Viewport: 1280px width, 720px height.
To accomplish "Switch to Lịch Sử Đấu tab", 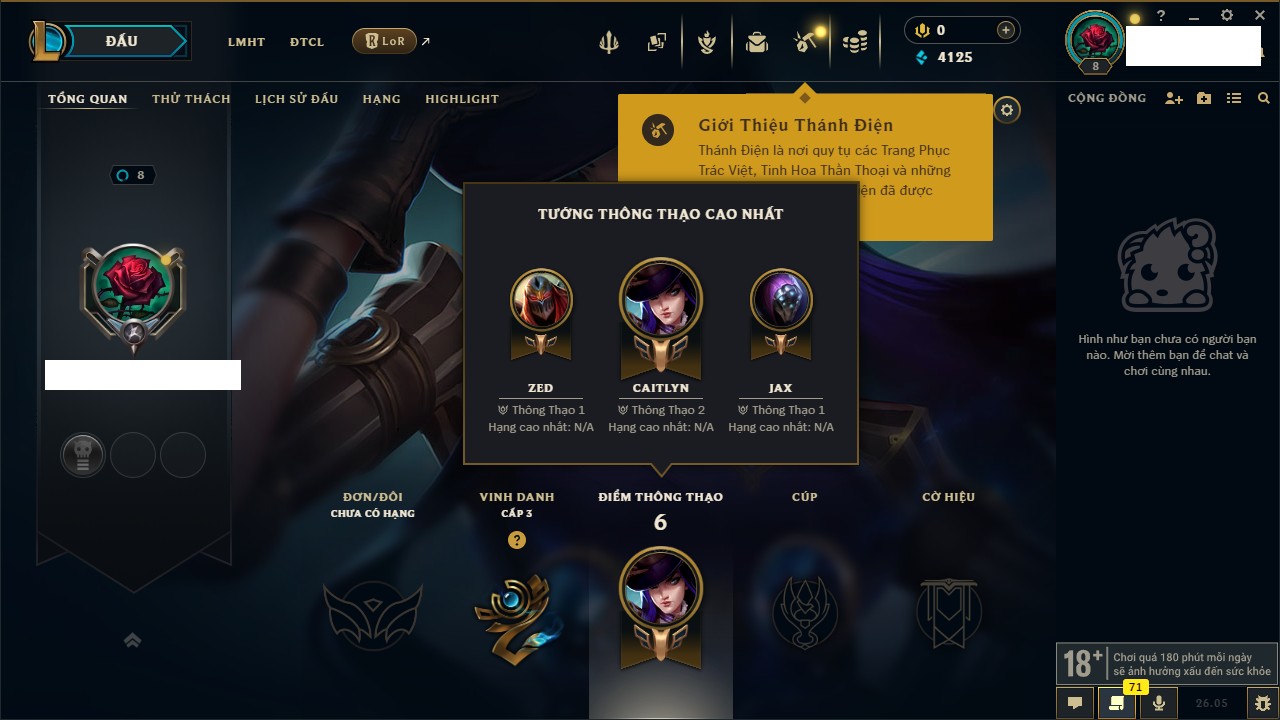I will coord(296,99).
